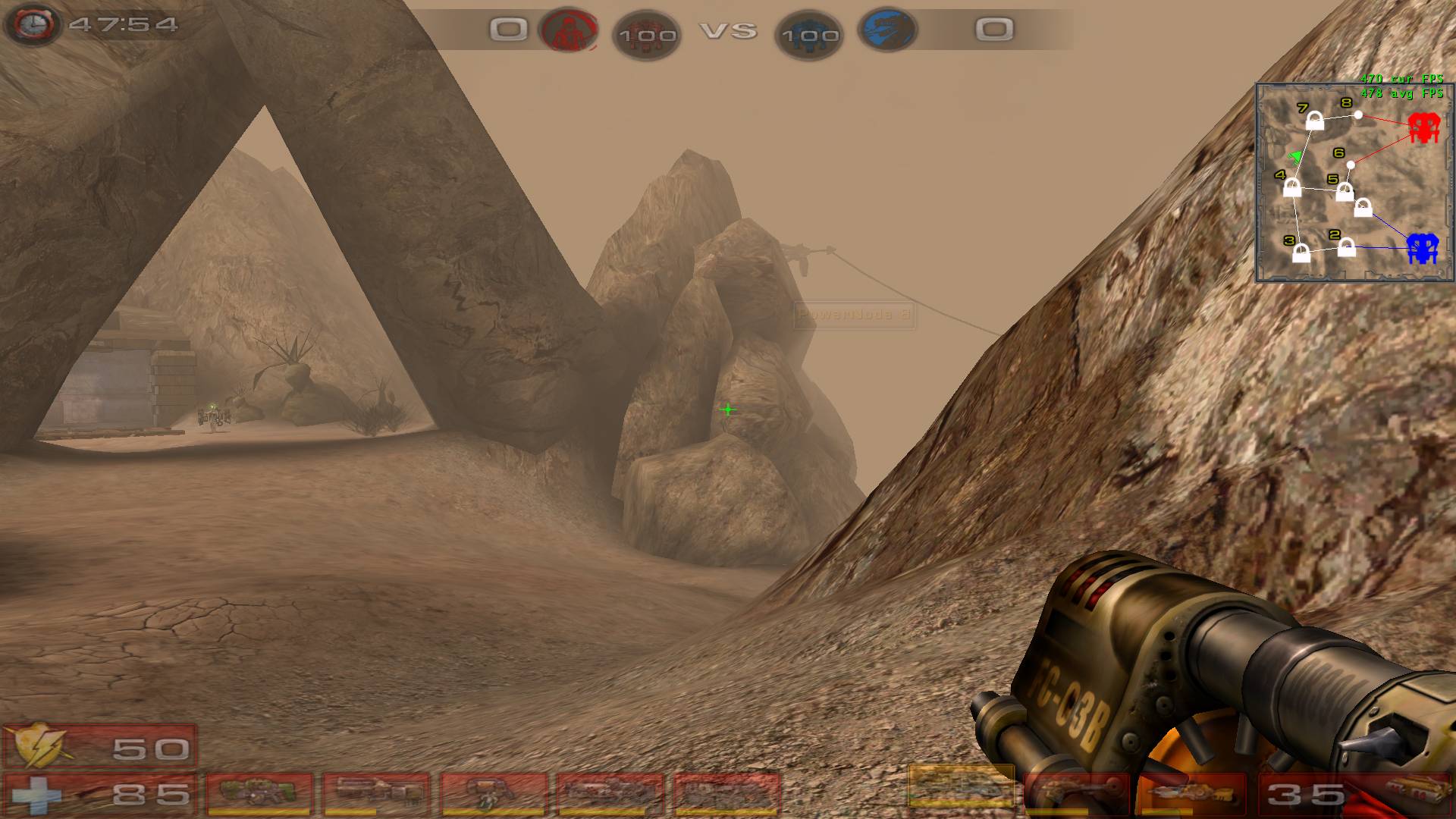Select locked power node 5 on the minimap
The image size is (1456, 819).
[x=1345, y=192]
